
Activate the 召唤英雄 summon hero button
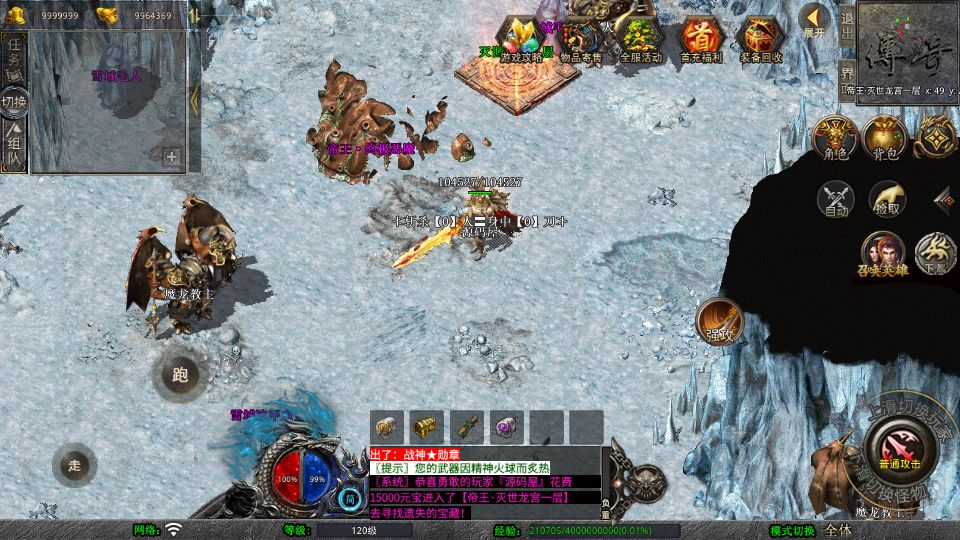coord(883,253)
